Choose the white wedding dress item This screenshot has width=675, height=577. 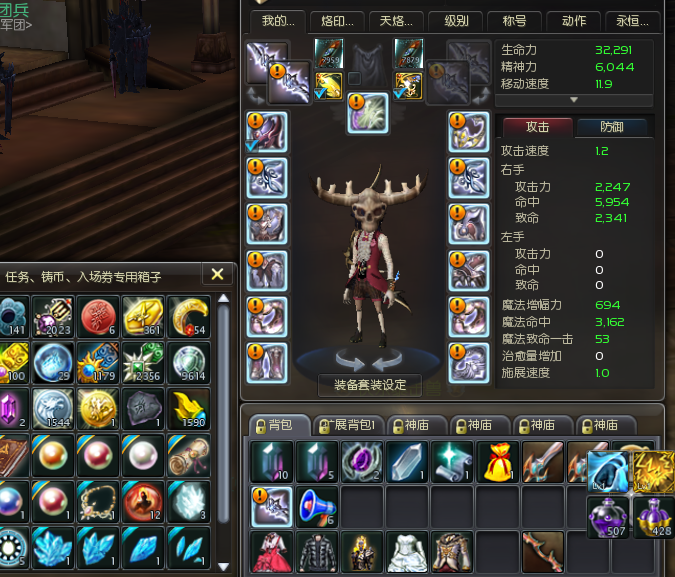point(407,551)
